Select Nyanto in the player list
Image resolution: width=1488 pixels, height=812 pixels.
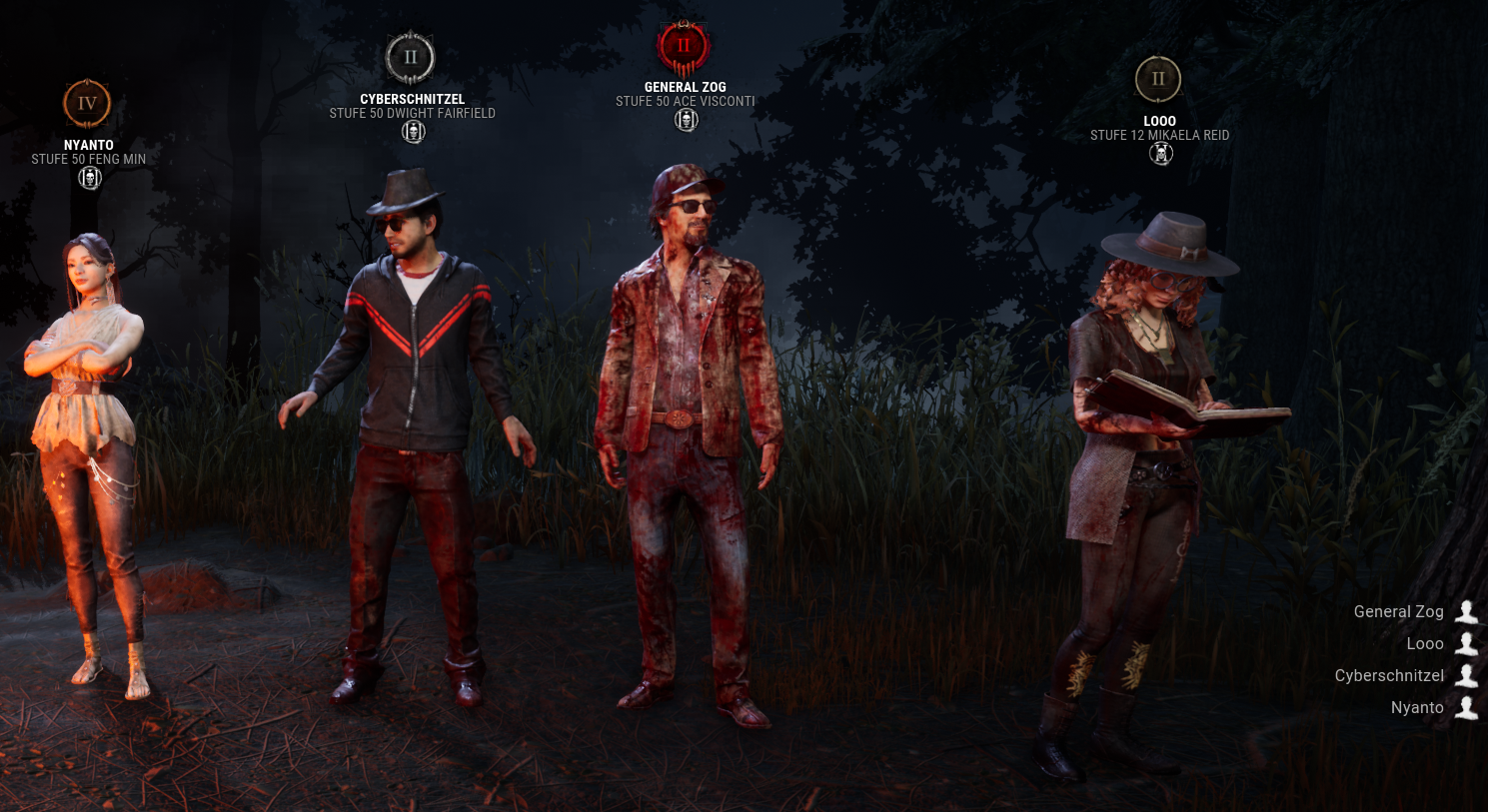[x=1417, y=707]
